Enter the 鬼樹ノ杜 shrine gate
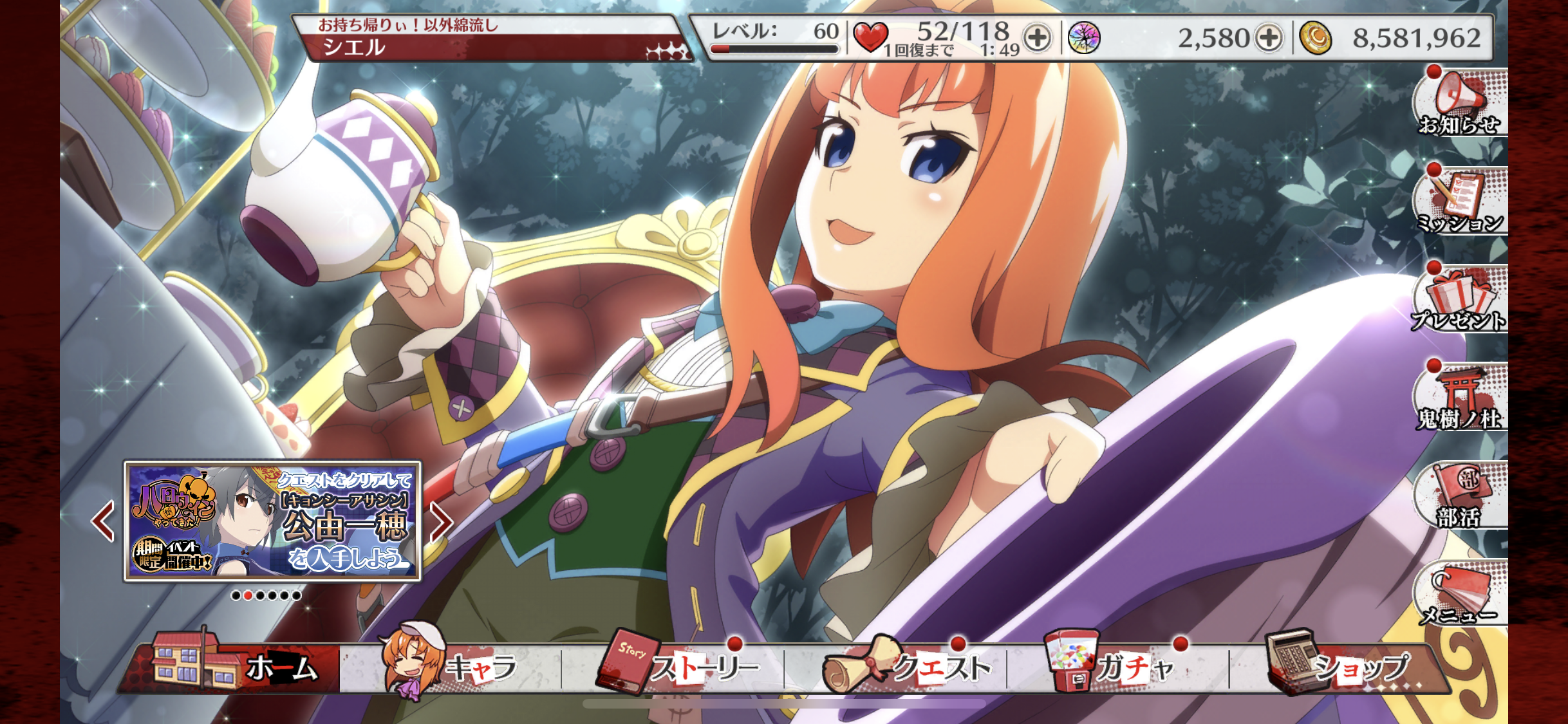This screenshot has width=1568, height=724. point(1460,398)
